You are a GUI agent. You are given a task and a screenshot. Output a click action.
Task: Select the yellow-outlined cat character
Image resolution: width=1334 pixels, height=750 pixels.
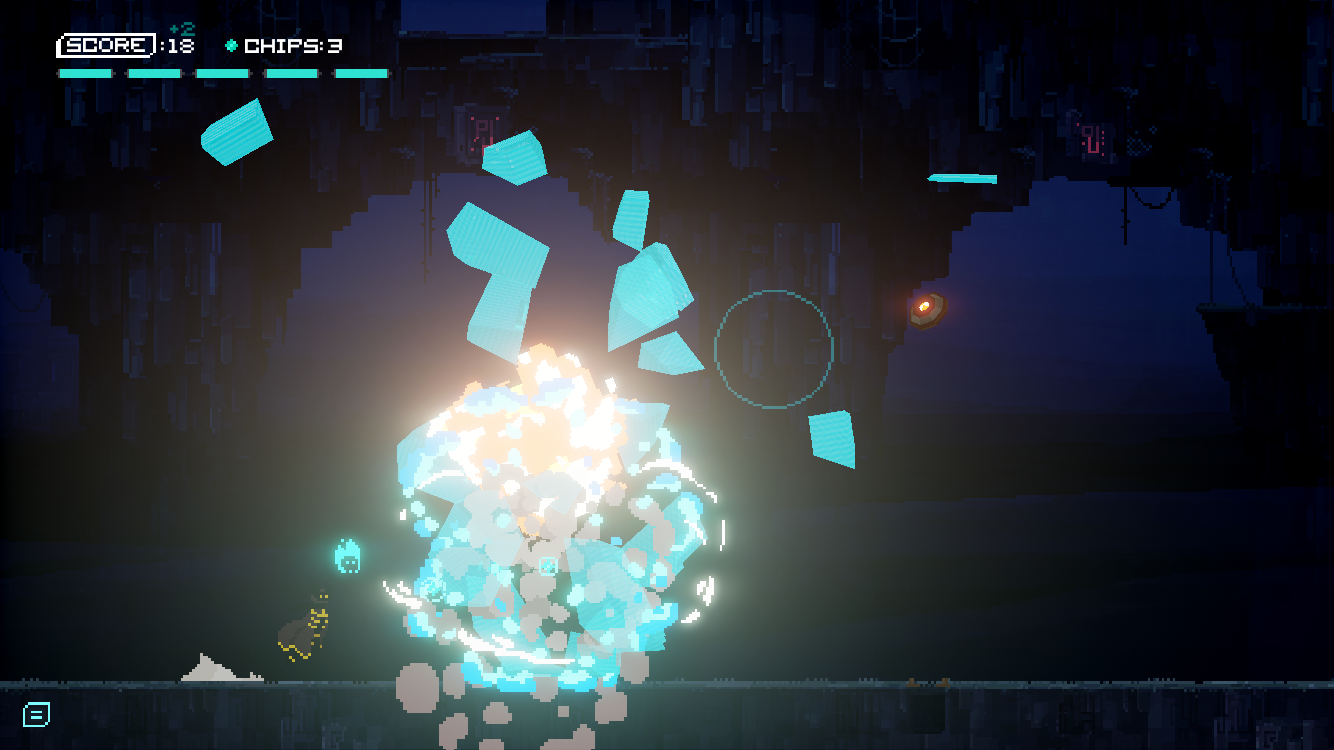pyautogui.click(x=303, y=630)
